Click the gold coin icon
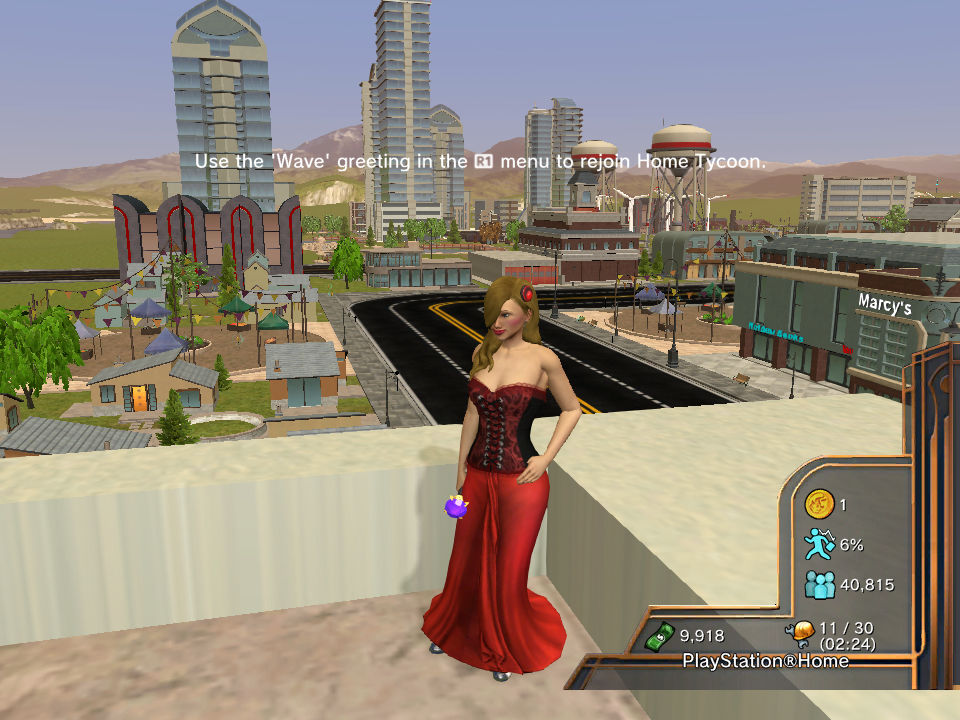The image size is (960, 720). coord(820,504)
